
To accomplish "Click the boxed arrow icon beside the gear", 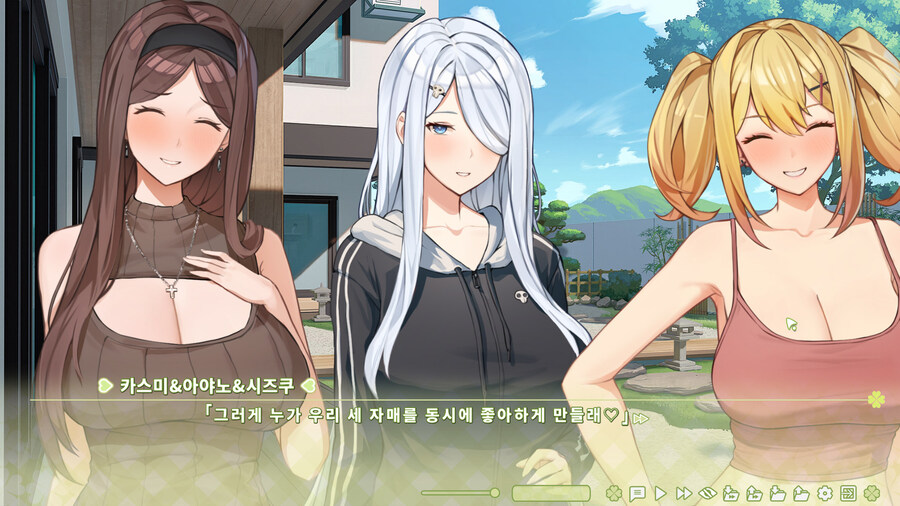I will pyautogui.click(x=848, y=493).
